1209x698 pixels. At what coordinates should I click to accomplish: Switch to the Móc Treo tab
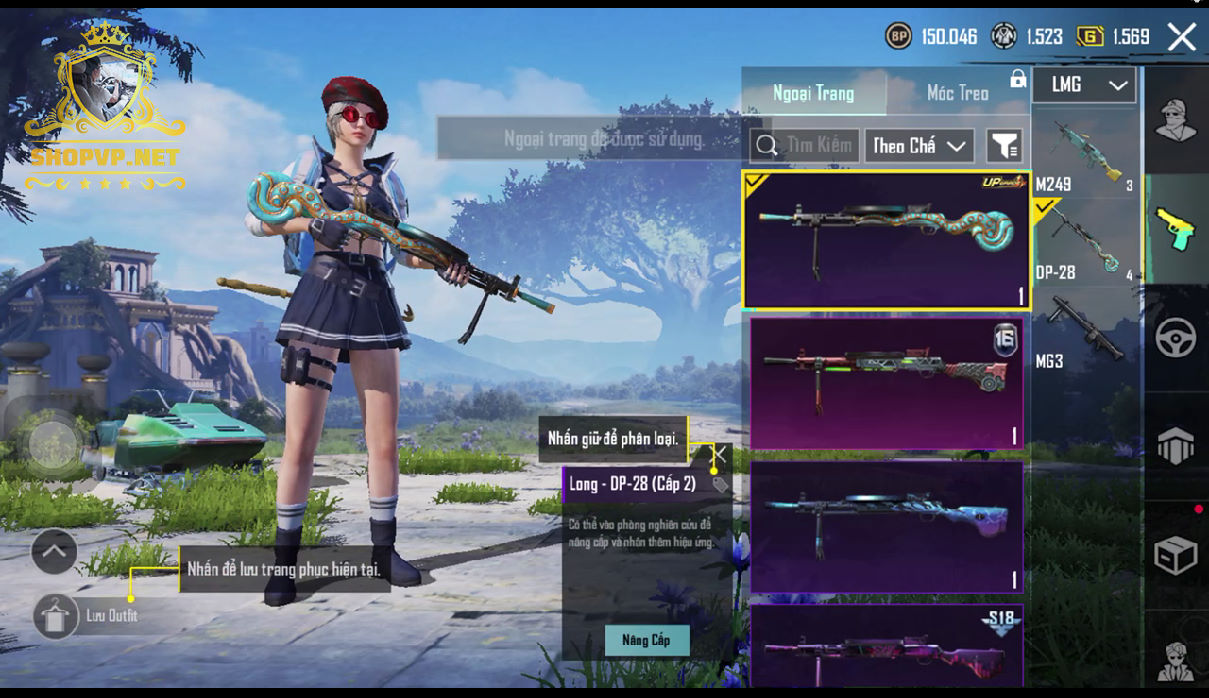[x=957, y=93]
